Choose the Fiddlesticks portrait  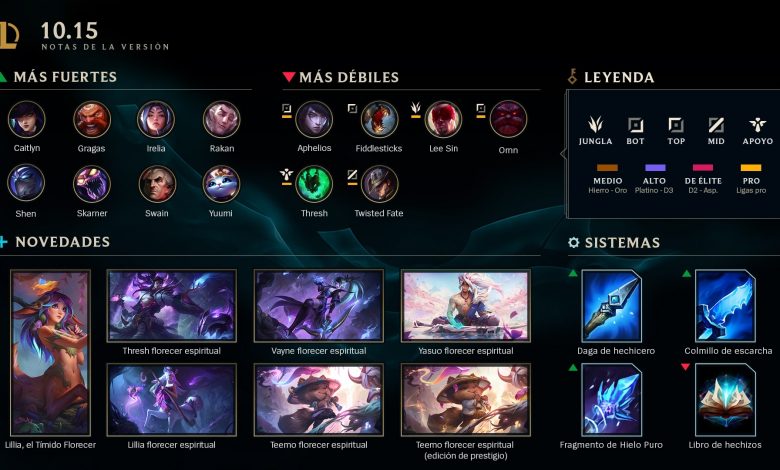[x=379, y=119]
